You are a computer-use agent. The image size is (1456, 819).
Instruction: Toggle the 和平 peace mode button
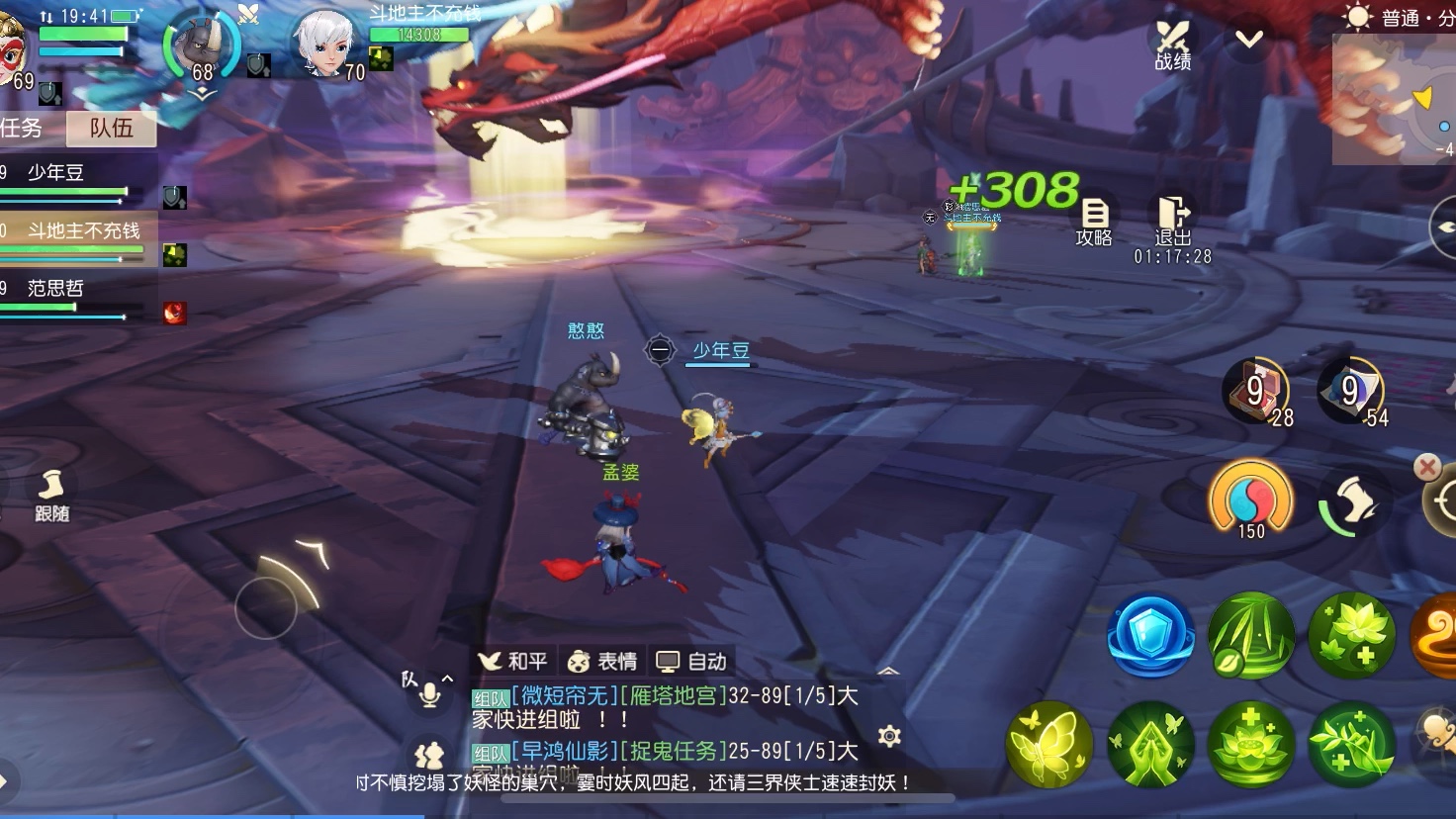tap(512, 661)
